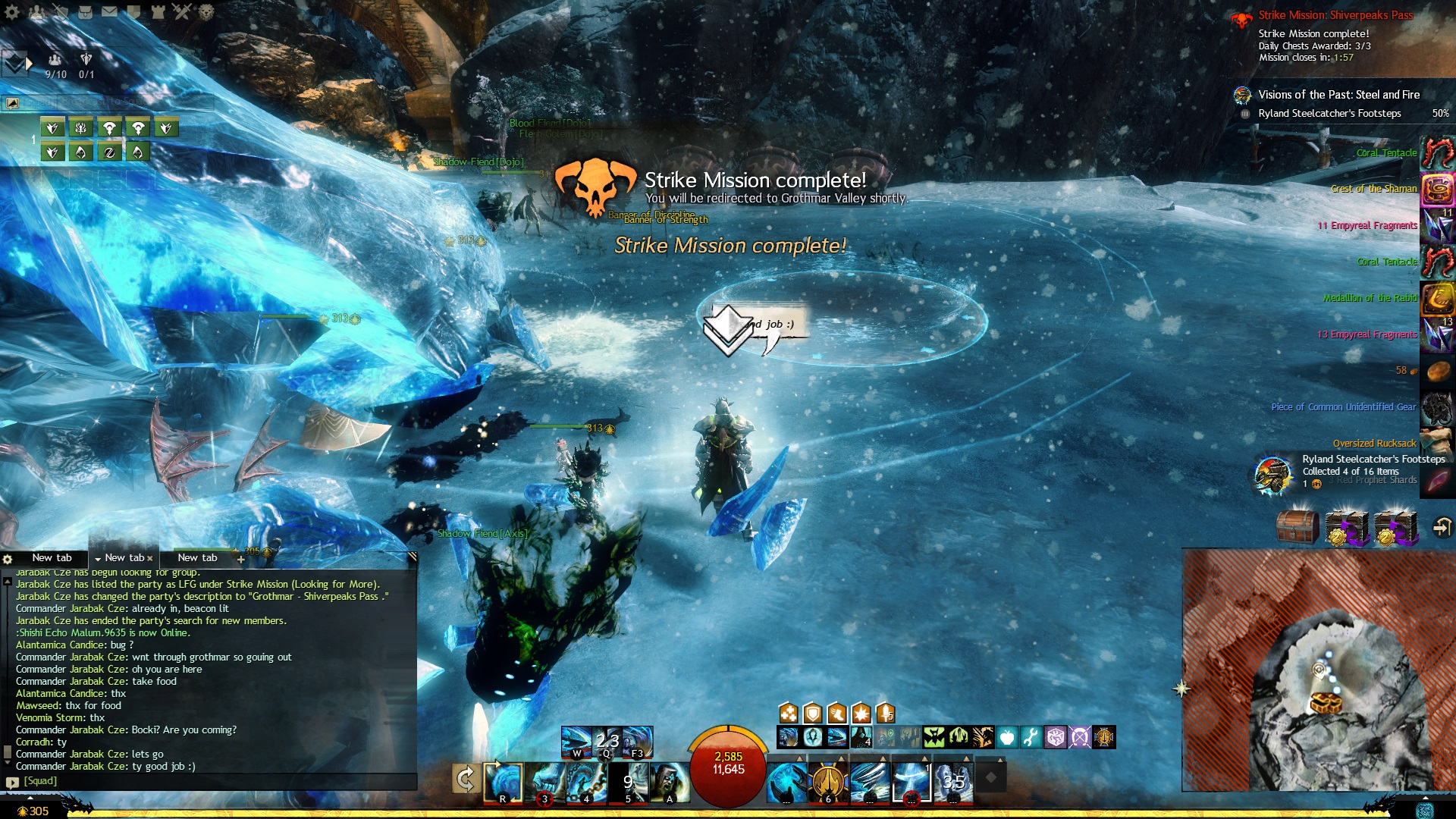
Task: Close the middle chat tab
Action: pos(150,558)
